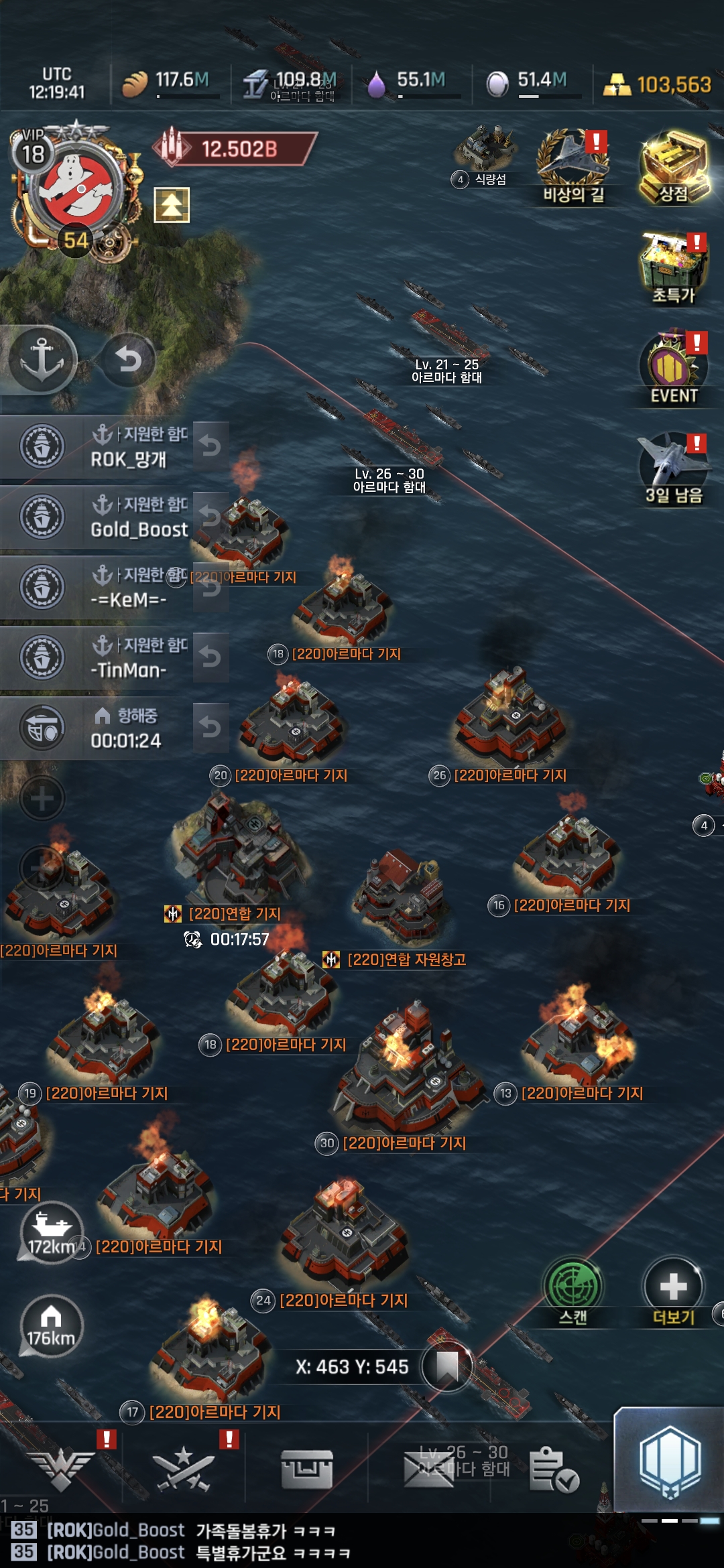The height and width of the screenshot is (1568, 724).
Task: Activate the 스캔 radar scan
Action: click(572, 1290)
